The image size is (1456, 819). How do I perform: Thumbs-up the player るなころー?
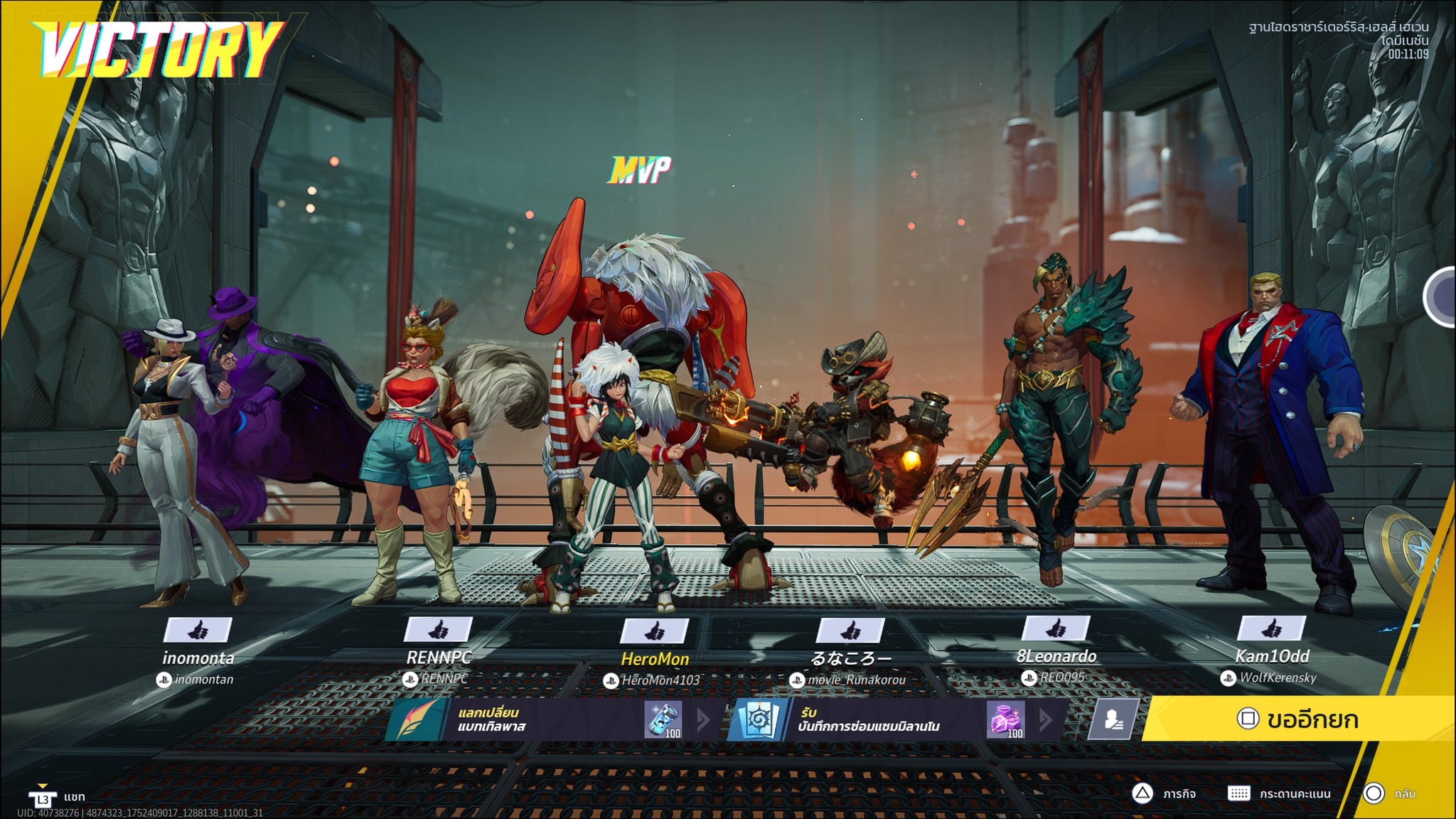850,631
